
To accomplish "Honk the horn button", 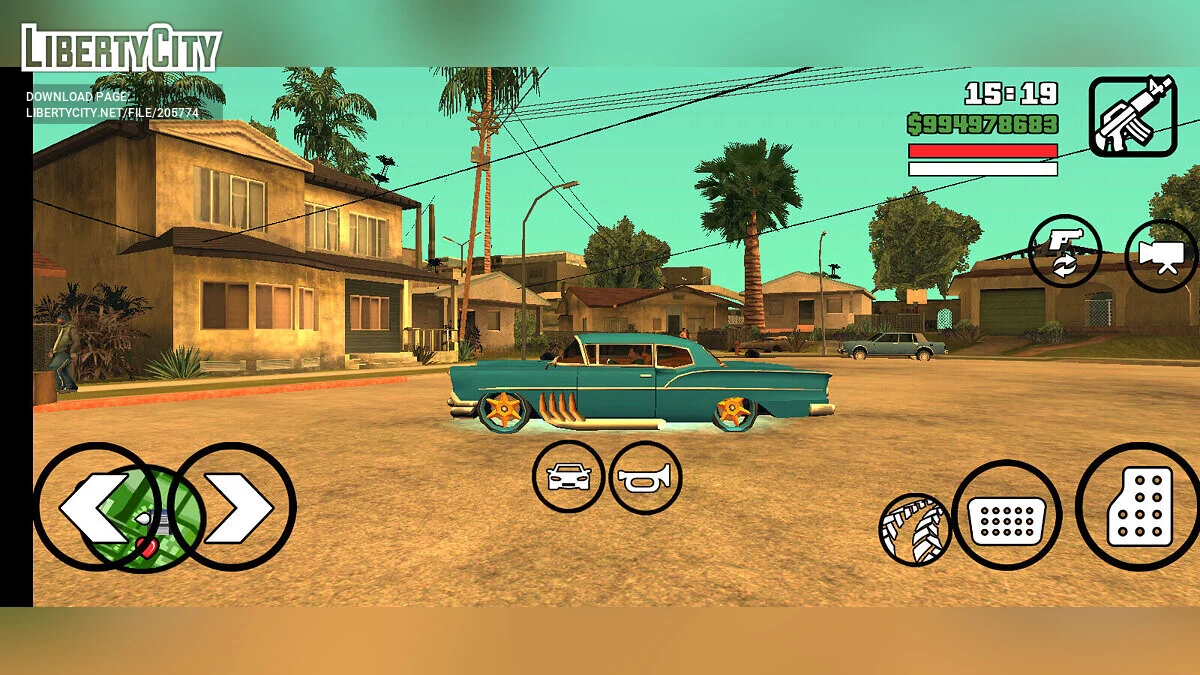I will pyautogui.click(x=645, y=478).
